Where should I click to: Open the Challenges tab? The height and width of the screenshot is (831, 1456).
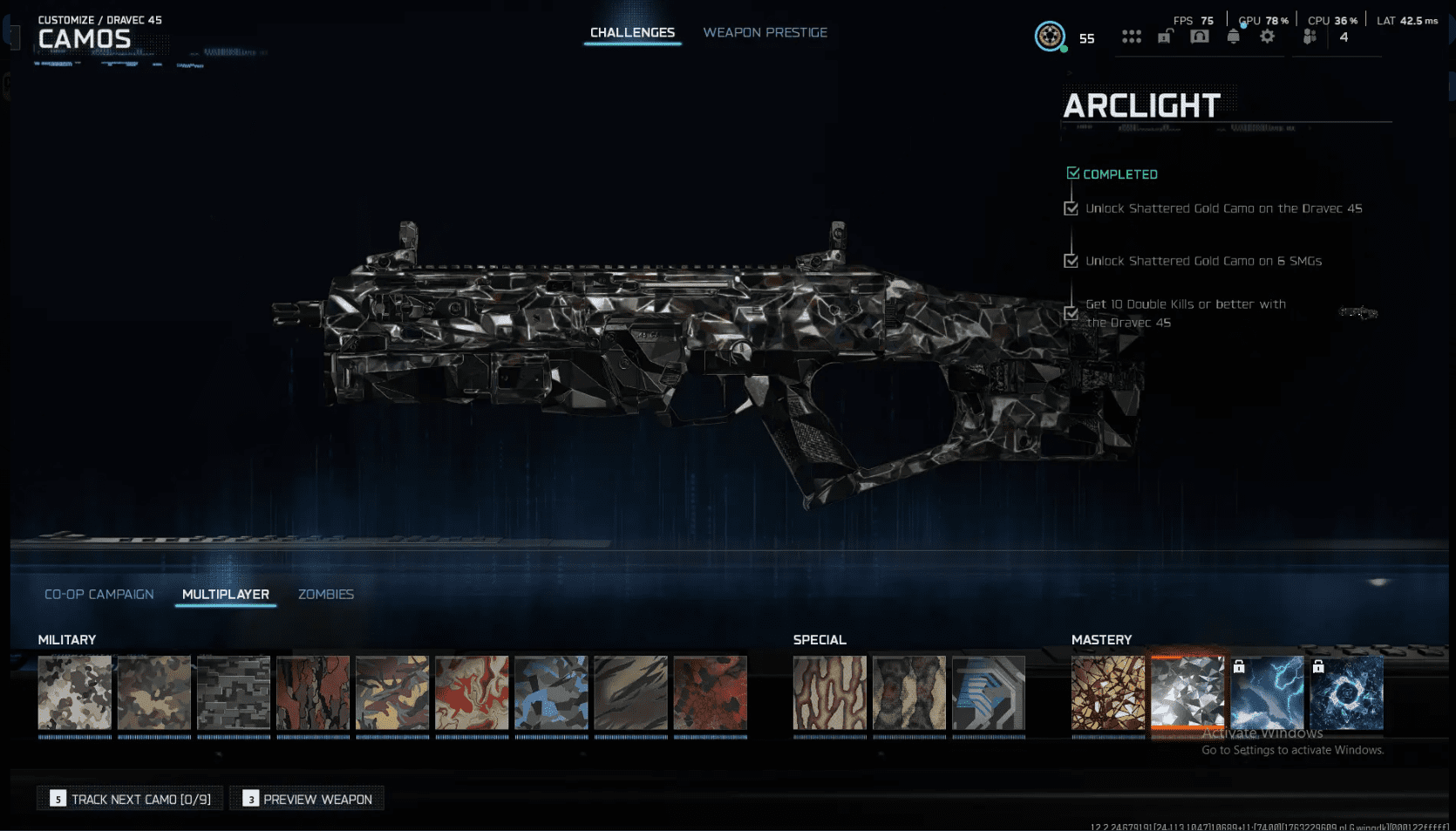pos(632,33)
